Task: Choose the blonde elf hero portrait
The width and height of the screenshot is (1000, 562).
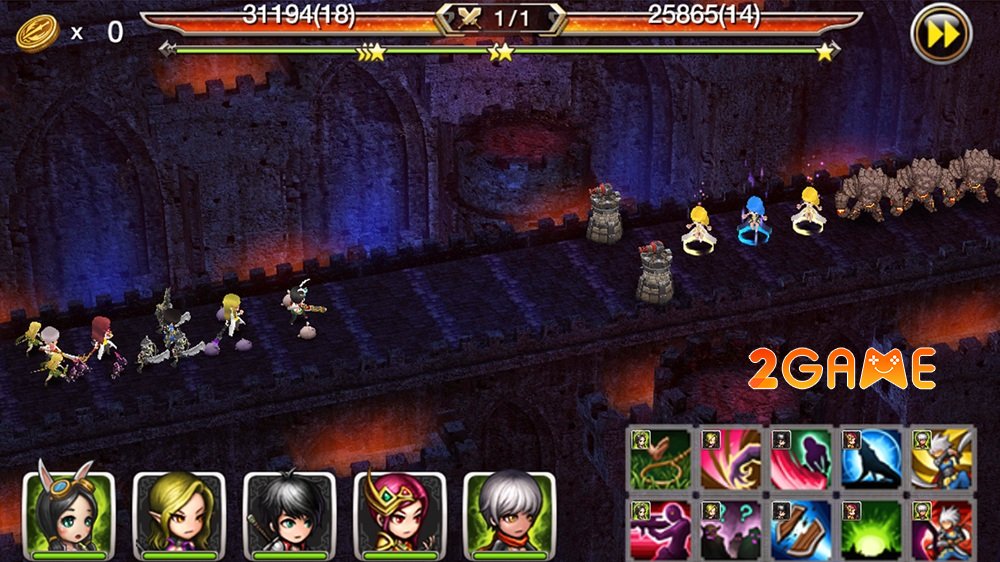Action: (x=179, y=515)
